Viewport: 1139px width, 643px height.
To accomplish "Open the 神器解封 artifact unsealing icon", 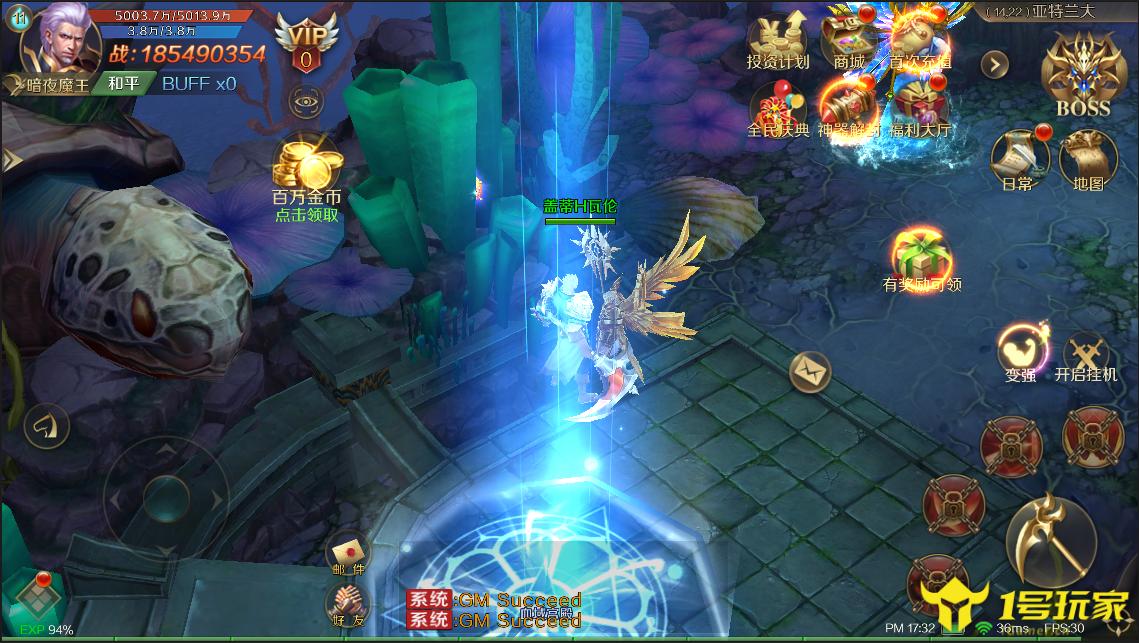I will [x=849, y=108].
